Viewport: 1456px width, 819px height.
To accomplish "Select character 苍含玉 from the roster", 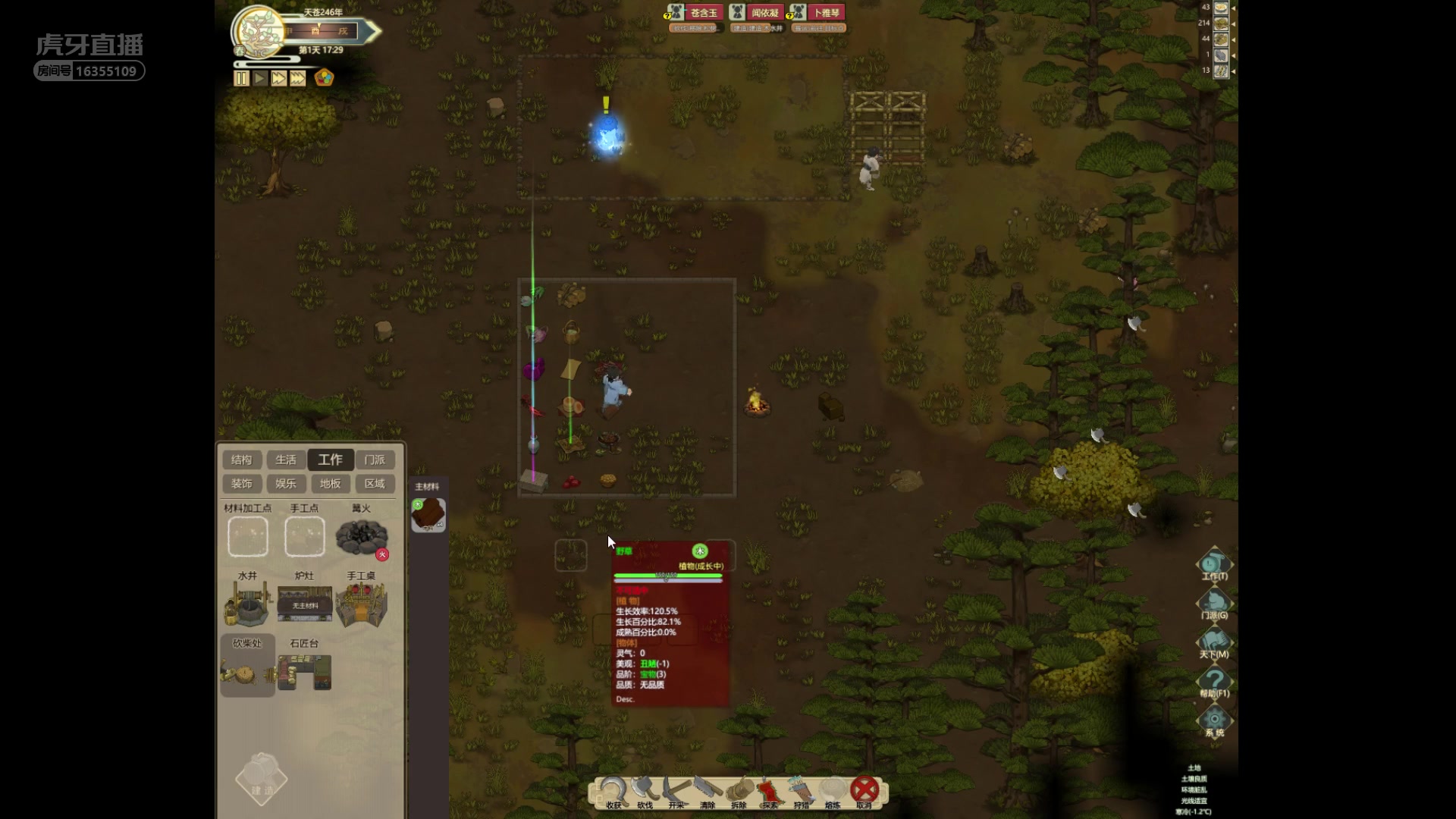I will click(x=703, y=13).
